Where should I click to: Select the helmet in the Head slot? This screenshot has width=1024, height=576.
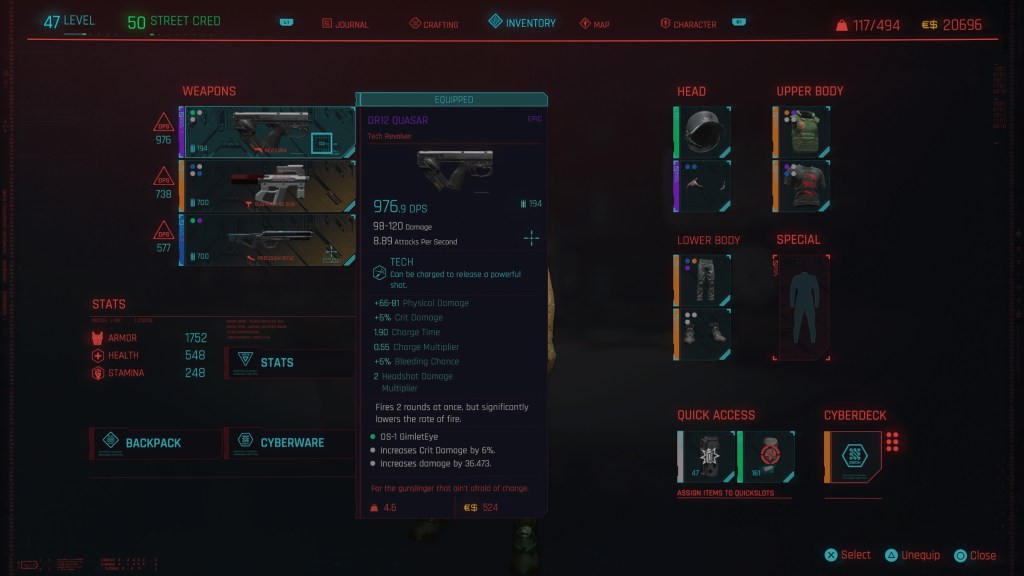703,132
